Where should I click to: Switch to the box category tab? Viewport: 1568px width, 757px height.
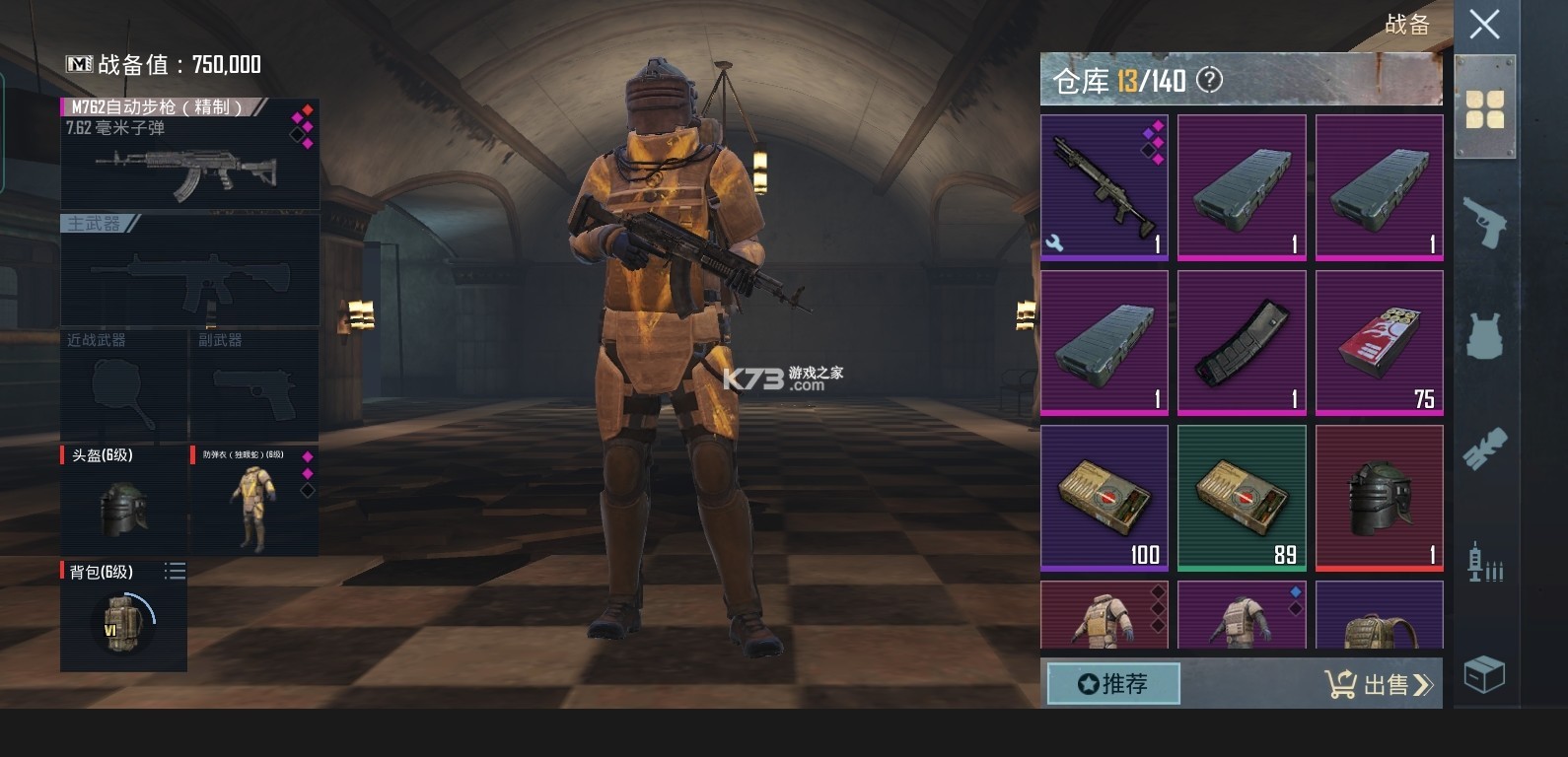pos(1484,675)
